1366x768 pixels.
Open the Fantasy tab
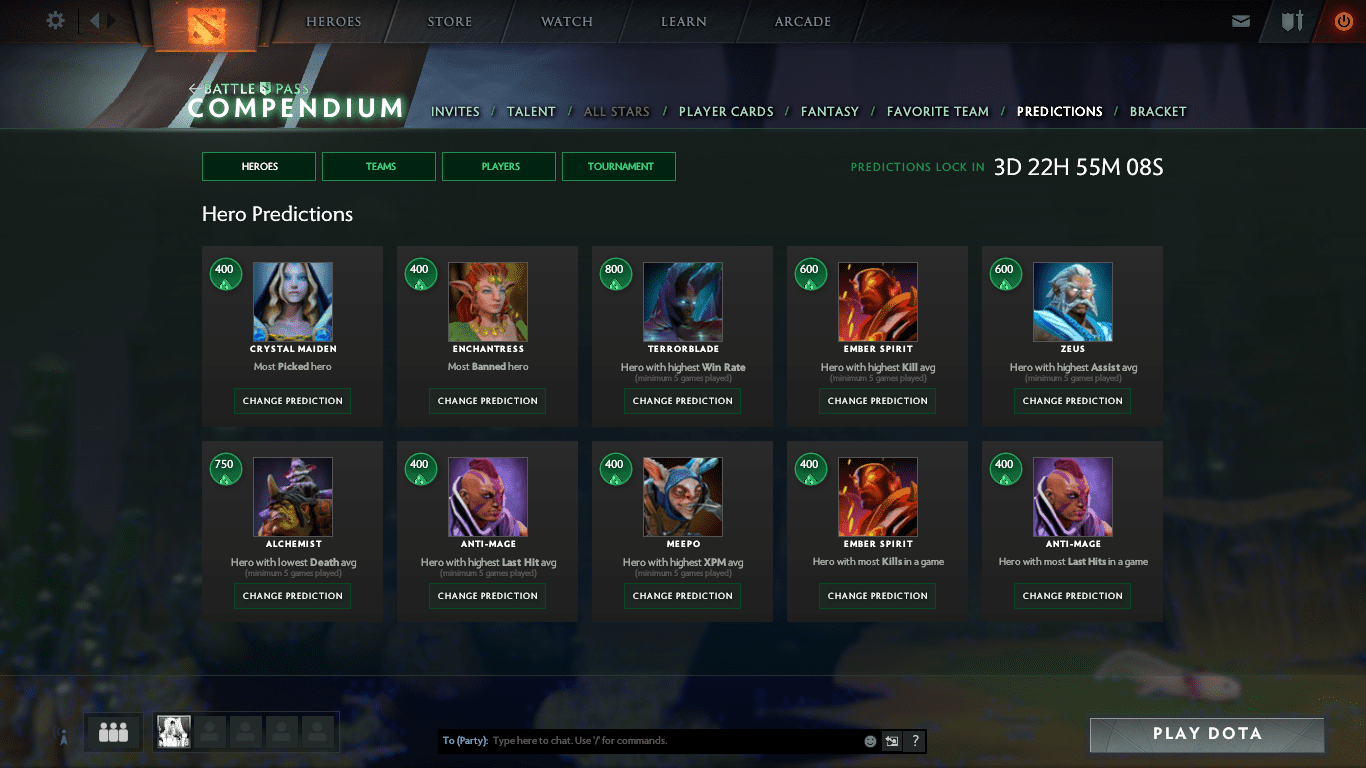click(830, 111)
